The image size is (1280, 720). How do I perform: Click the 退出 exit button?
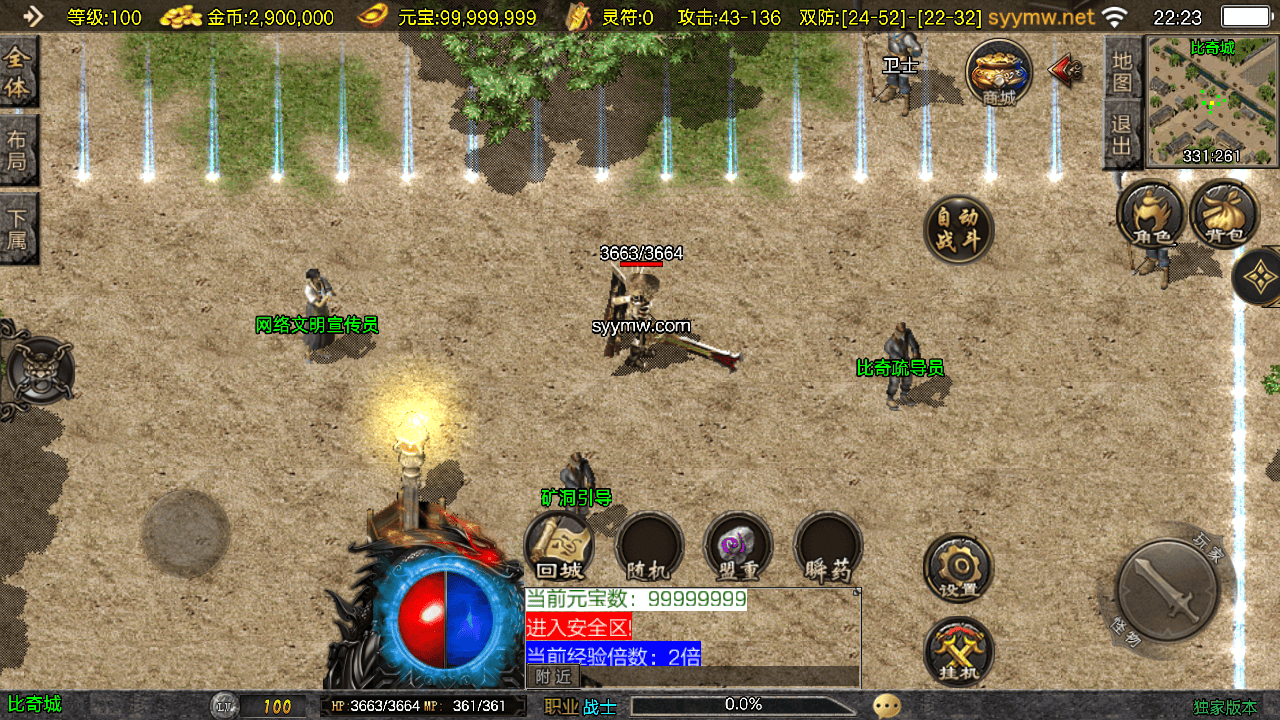[1124, 135]
